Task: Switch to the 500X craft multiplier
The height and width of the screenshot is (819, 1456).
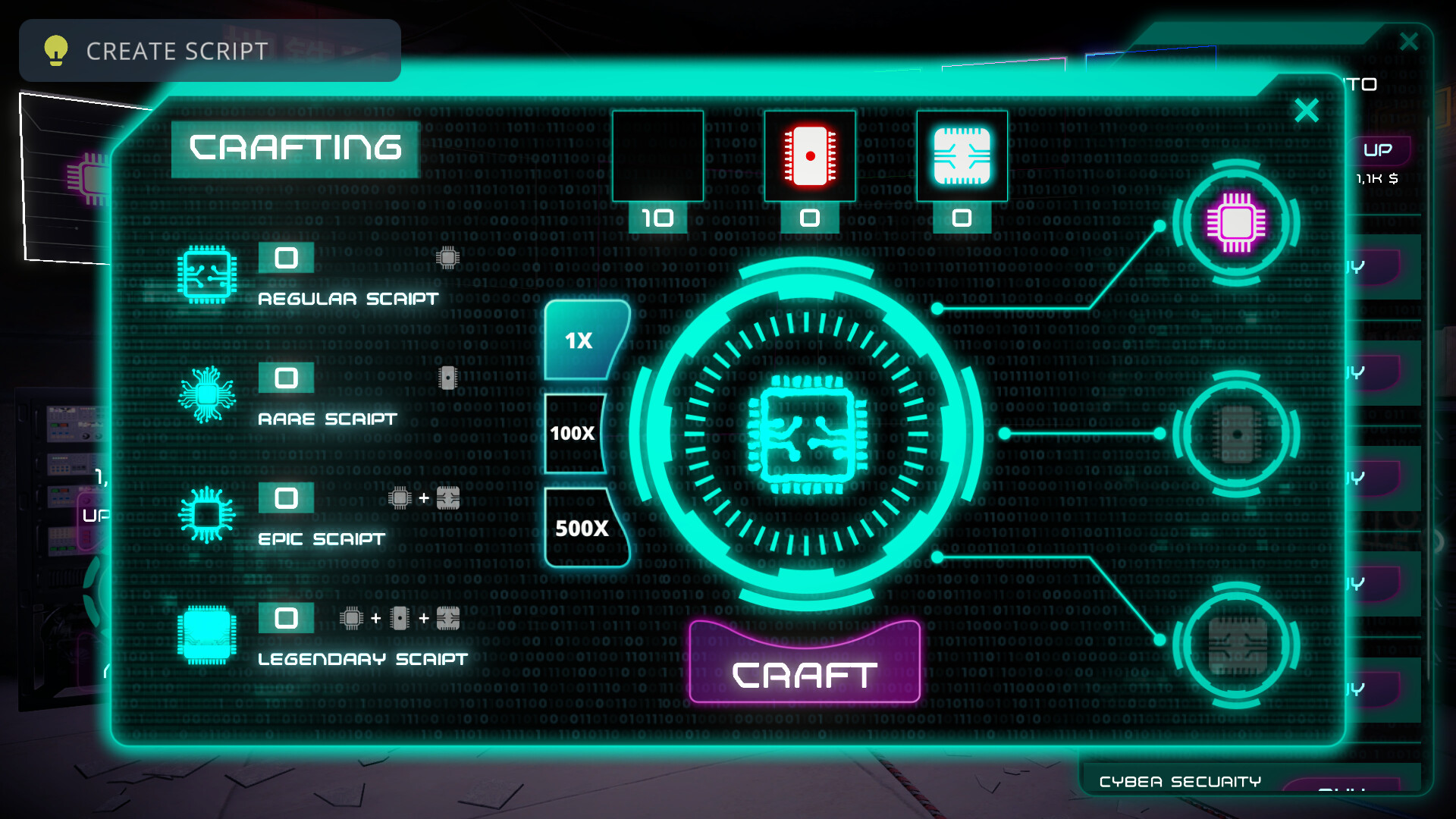Action: tap(580, 529)
